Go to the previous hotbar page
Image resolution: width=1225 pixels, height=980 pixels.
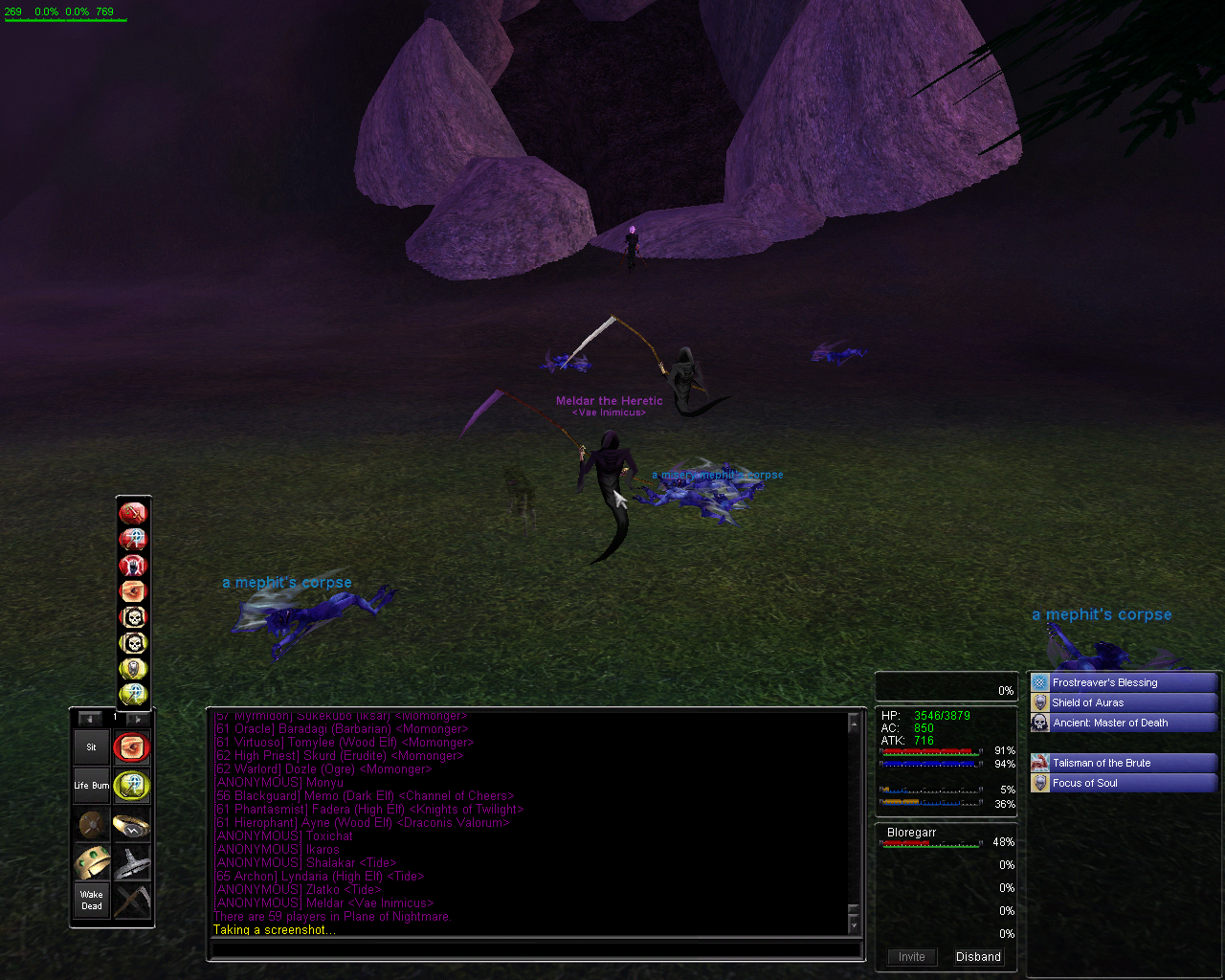(x=90, y=719)
